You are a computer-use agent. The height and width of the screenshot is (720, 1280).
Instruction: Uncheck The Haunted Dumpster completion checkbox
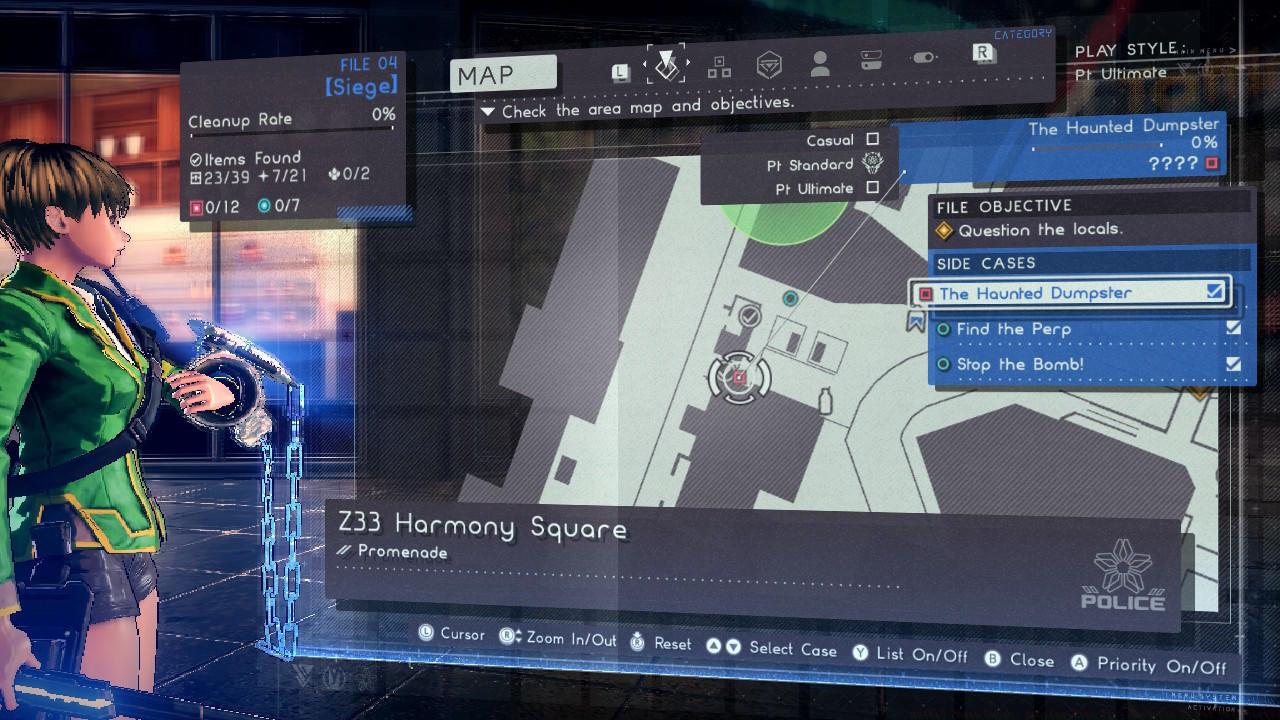1216,291
